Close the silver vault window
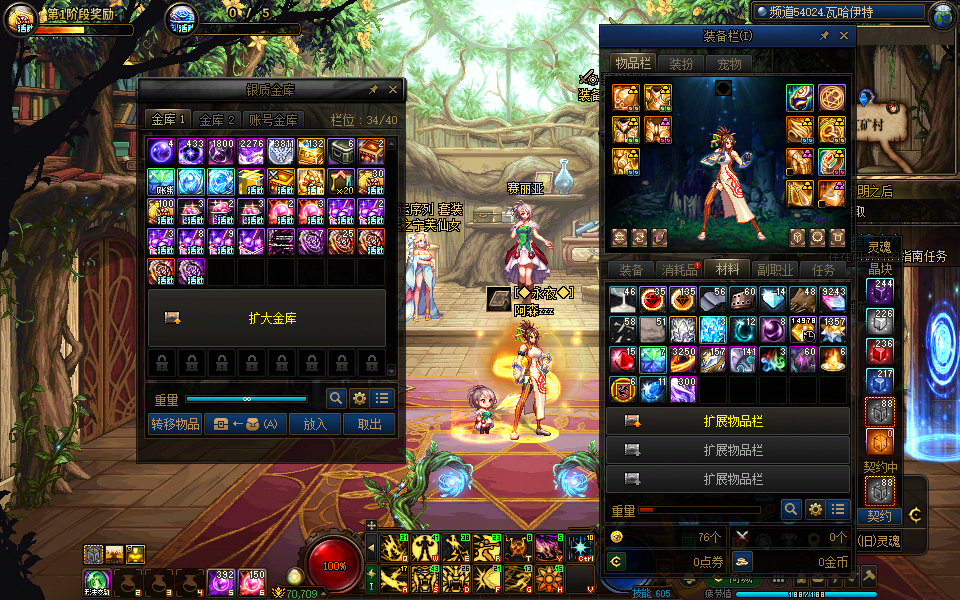The height and width of the screenshot is (600, 960). click(x=393, y=90)
